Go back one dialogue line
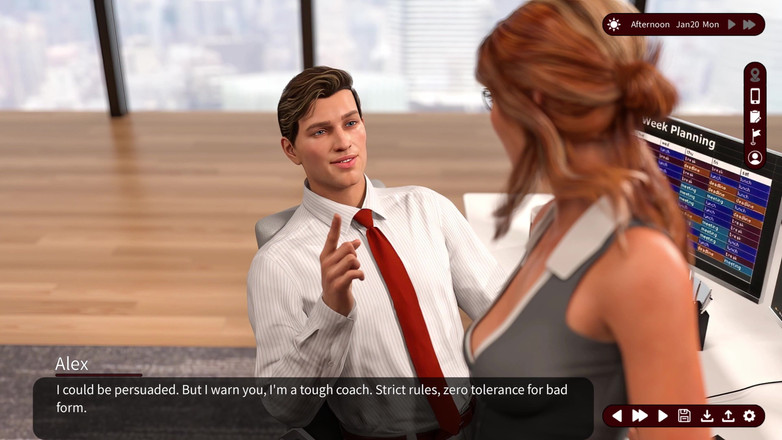782x440 pixels. (x=616, y=416)
